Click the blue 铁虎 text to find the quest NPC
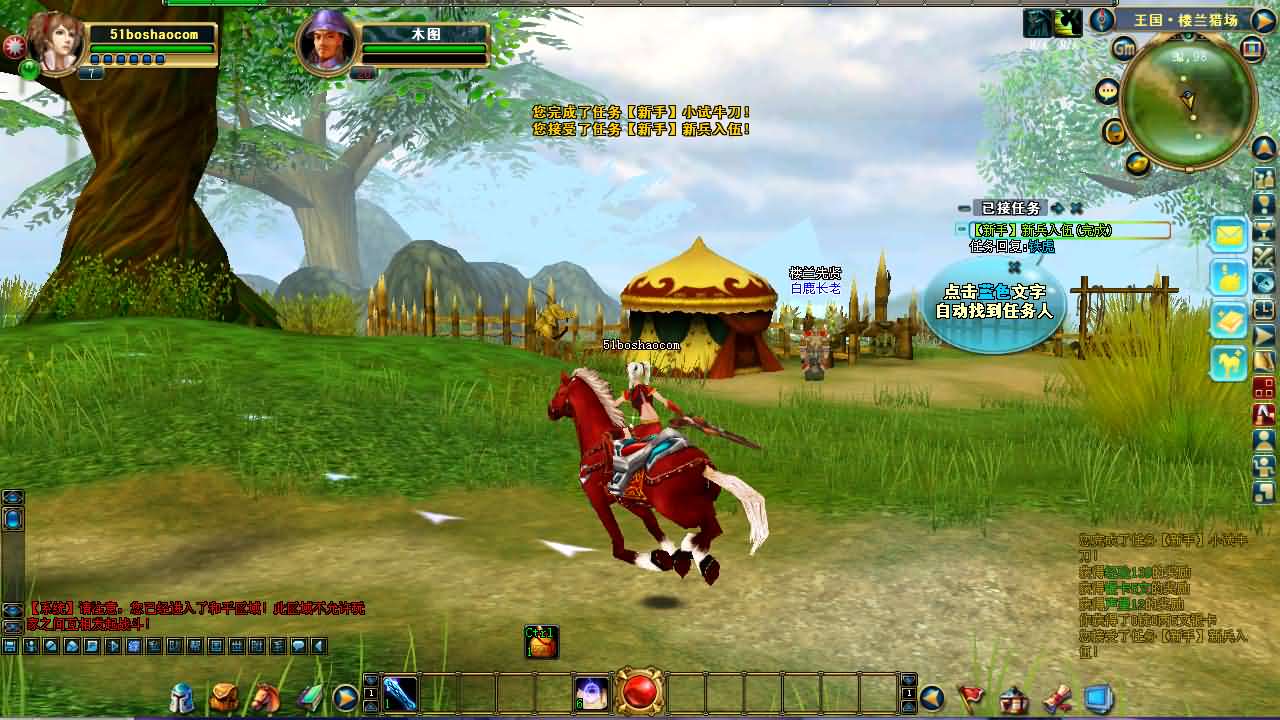Screen dimensions: 1280x720 [x=1043, y=244]
